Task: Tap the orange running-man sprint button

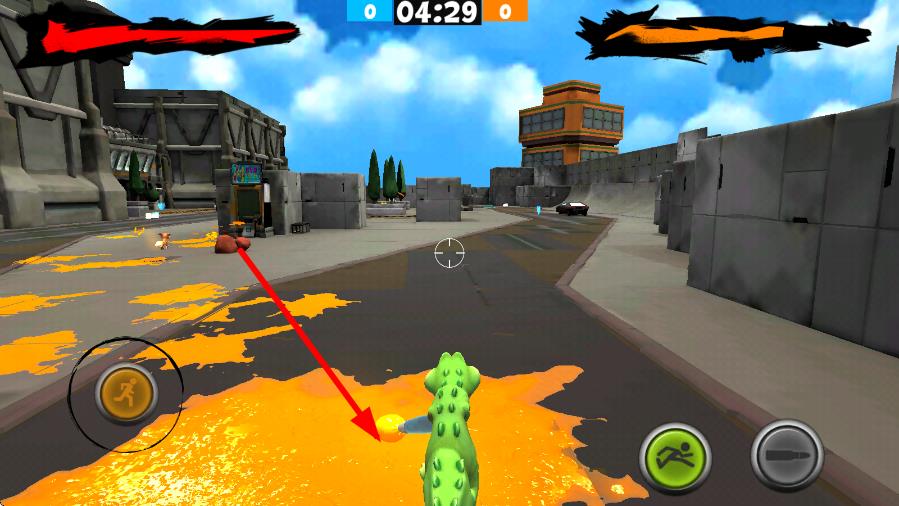Action: pos(125,394)
